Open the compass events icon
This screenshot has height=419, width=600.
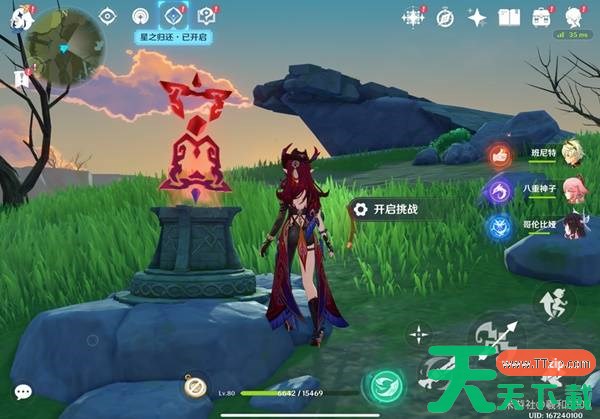point(445,17)
